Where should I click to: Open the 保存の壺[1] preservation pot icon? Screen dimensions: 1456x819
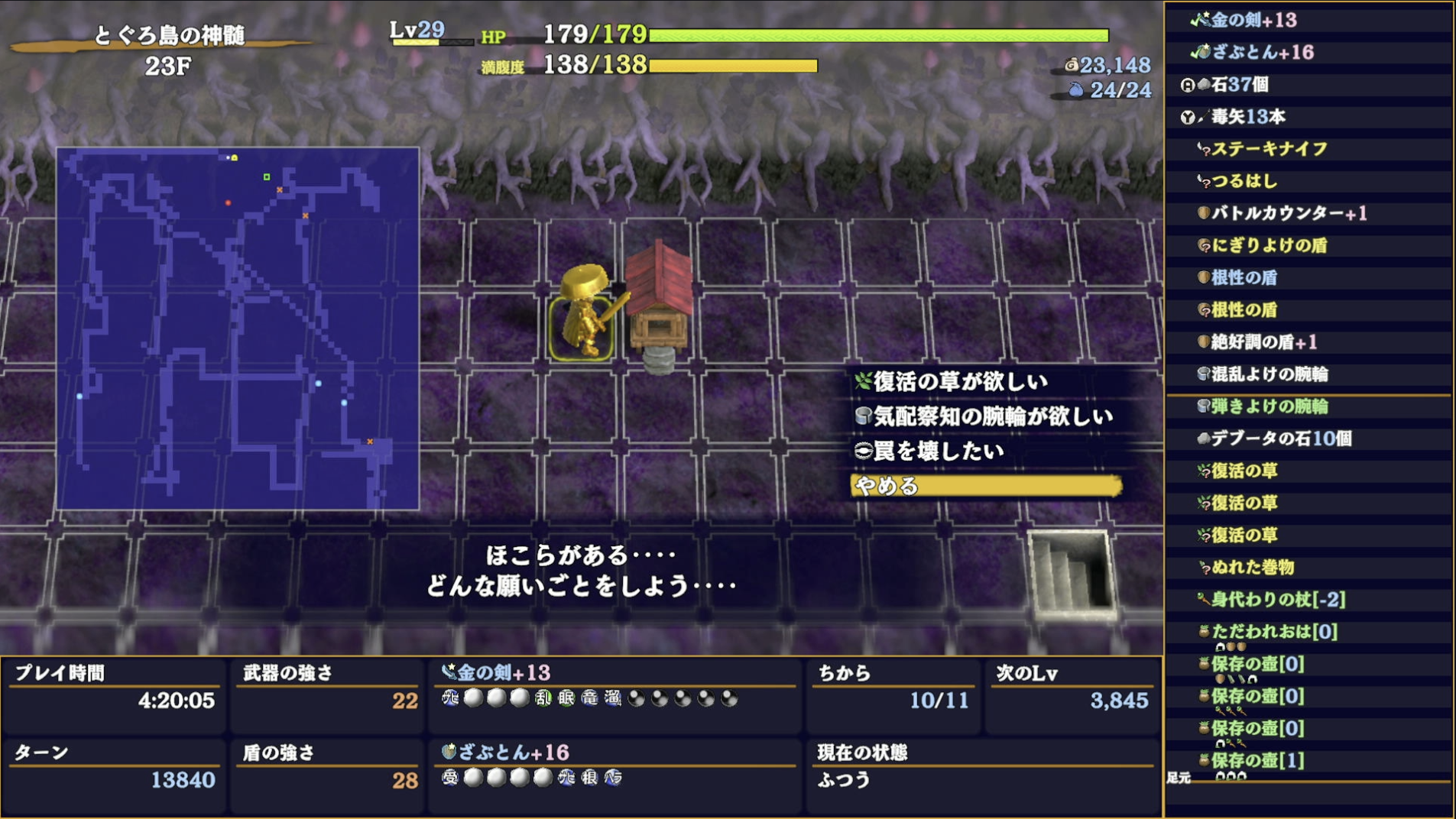click(x=1206, y=761)
